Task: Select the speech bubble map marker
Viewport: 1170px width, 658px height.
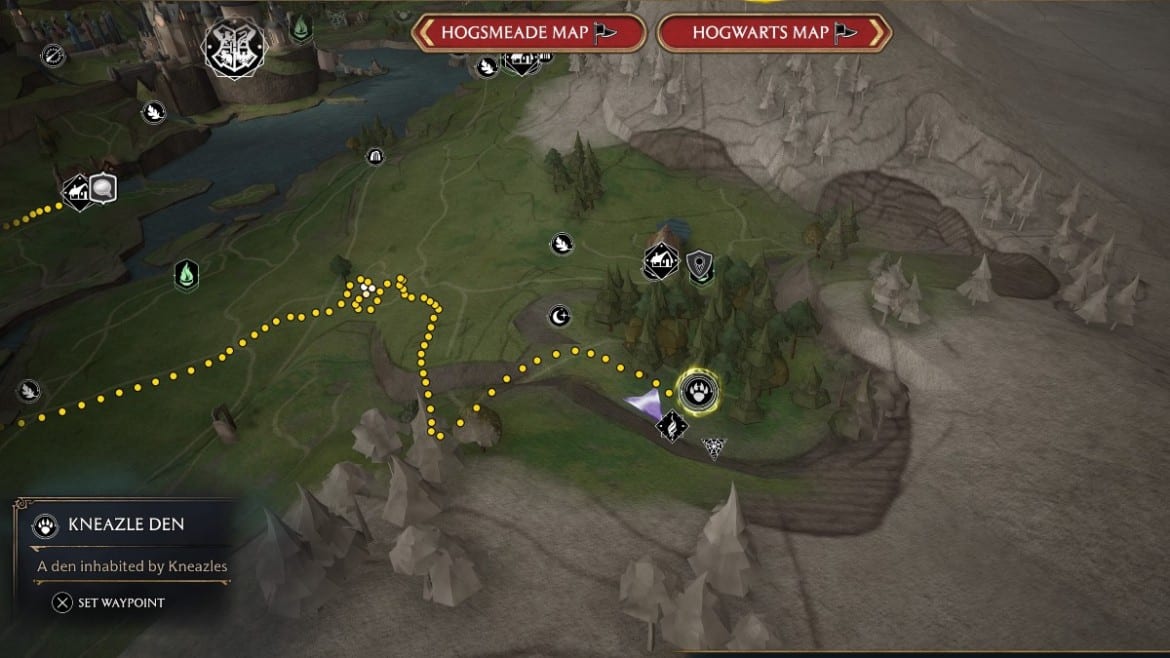Action: click(103, 187)
